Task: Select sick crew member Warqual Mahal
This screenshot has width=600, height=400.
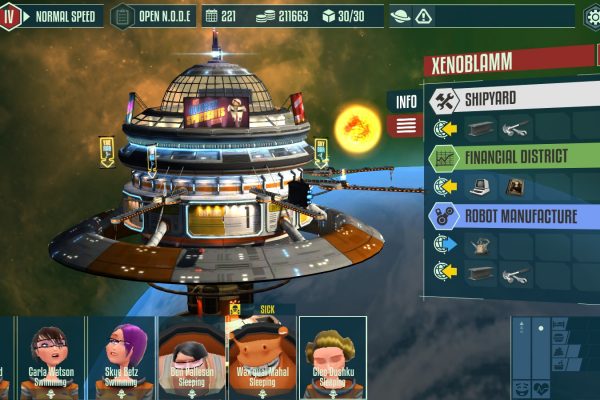Action: 262,355
